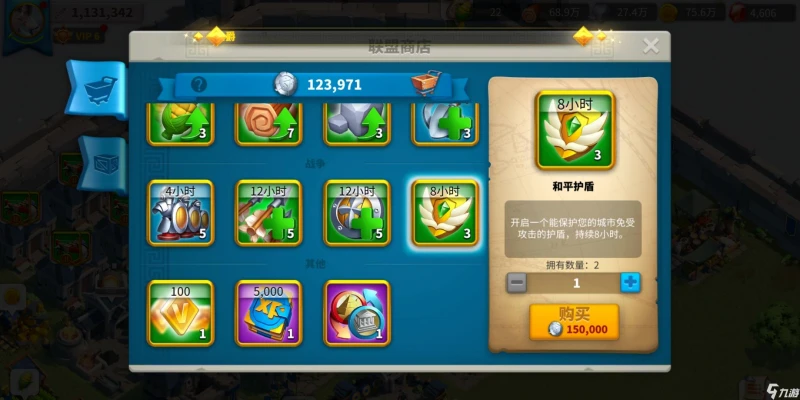Buy the peace shield for 150,000
800x400 pixels.
574,322
